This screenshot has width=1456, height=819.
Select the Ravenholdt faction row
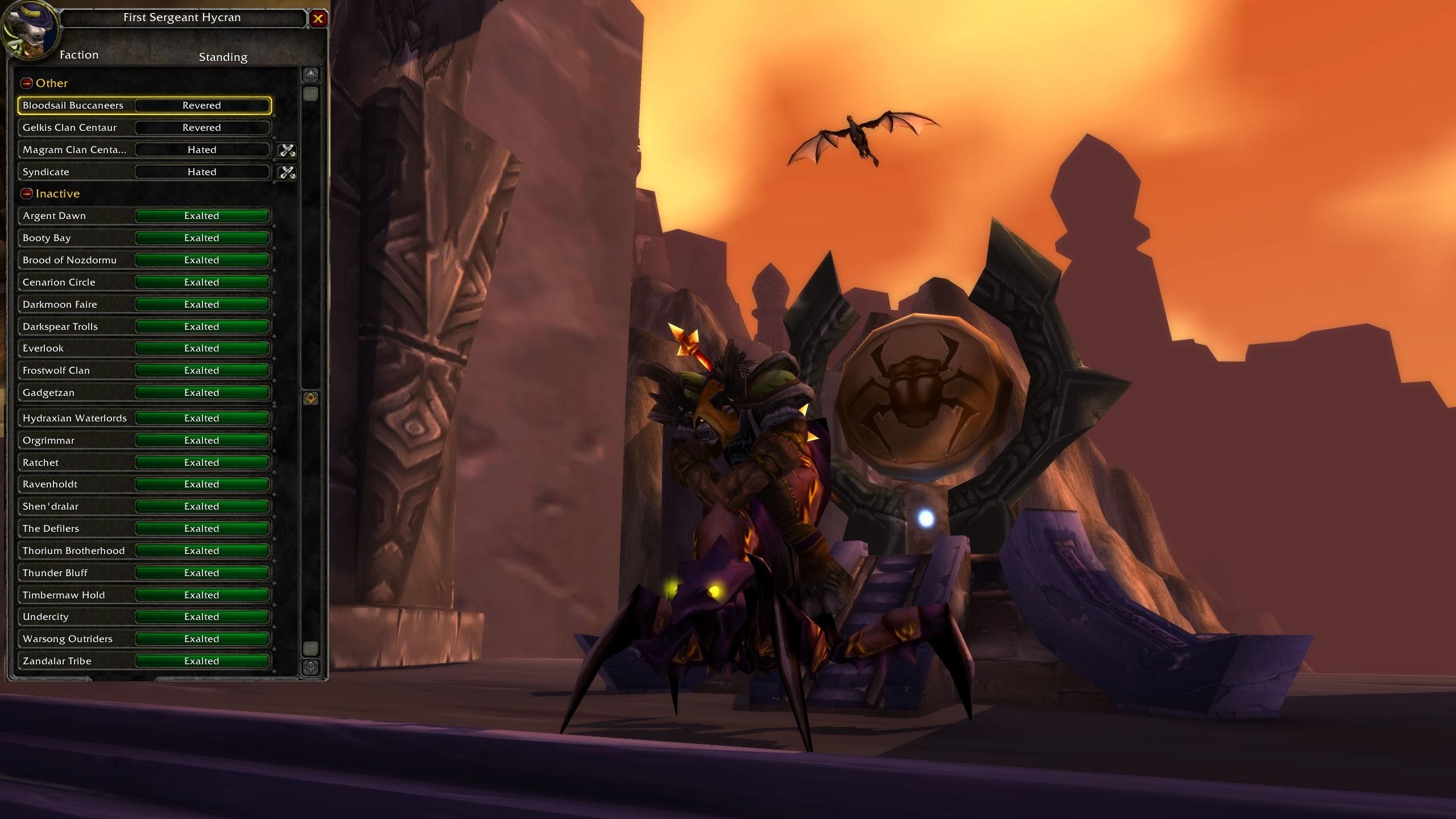[x=144, y=485]
